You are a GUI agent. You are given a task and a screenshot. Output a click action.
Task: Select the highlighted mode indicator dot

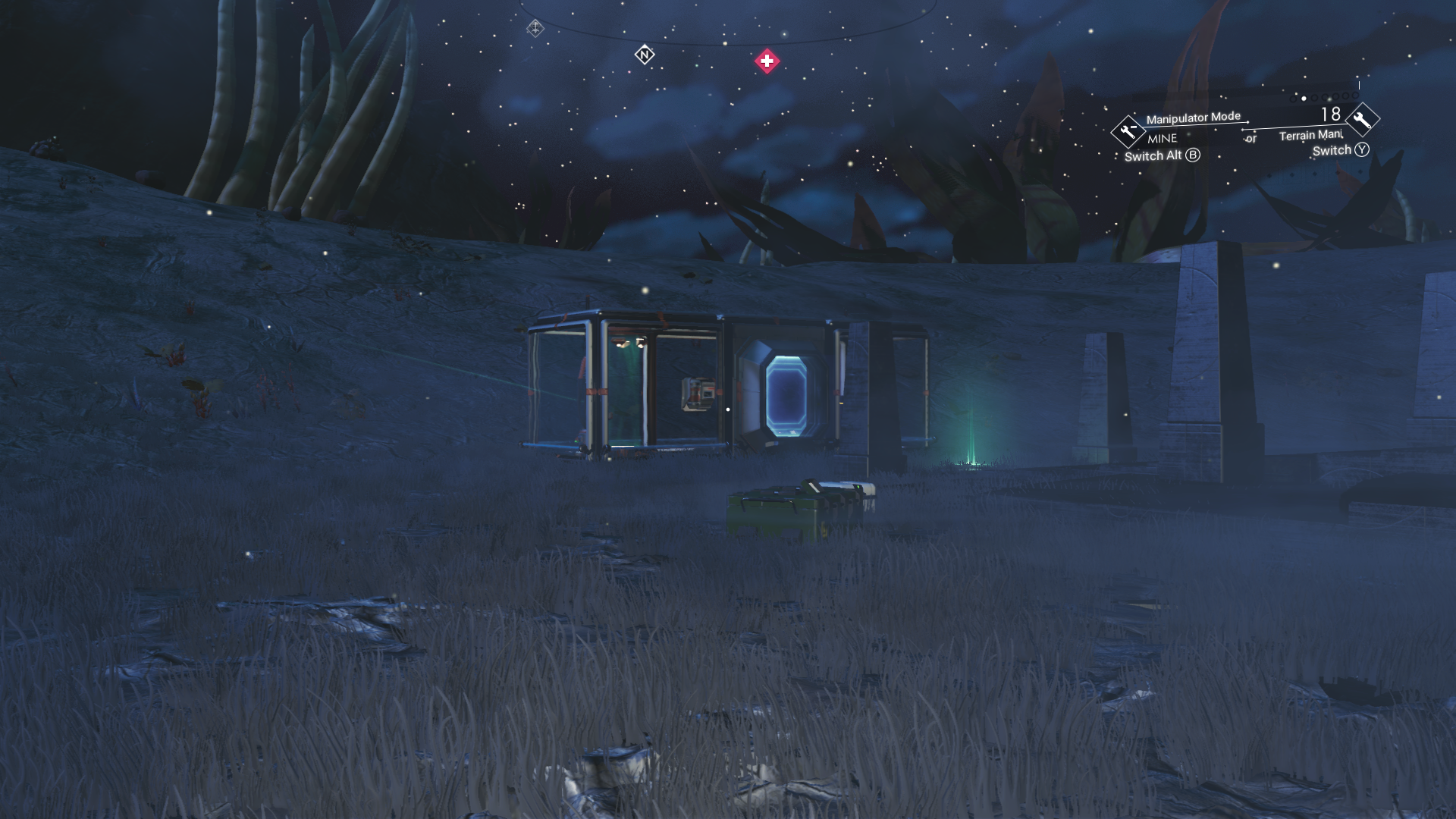1304,99
